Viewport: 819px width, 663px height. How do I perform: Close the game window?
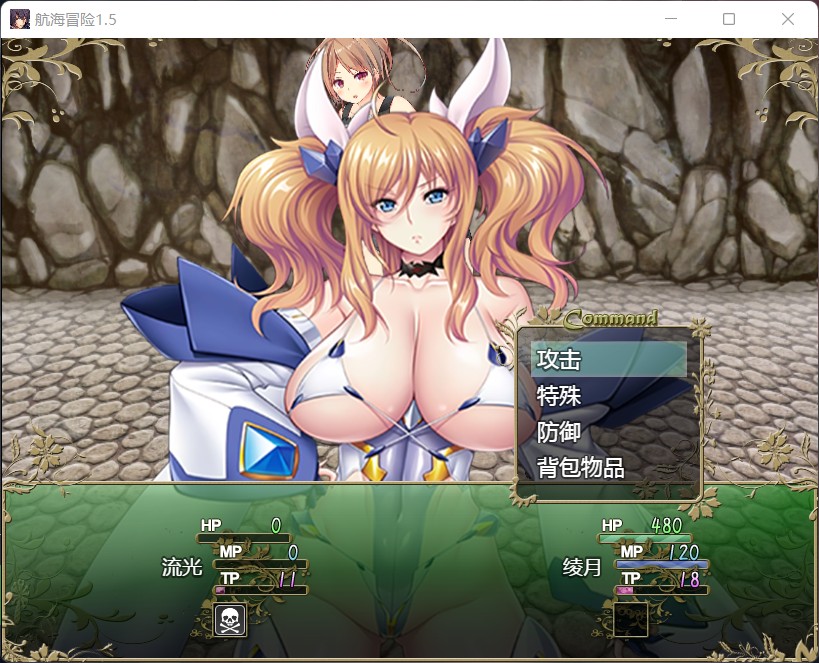(x=787, y=19)
